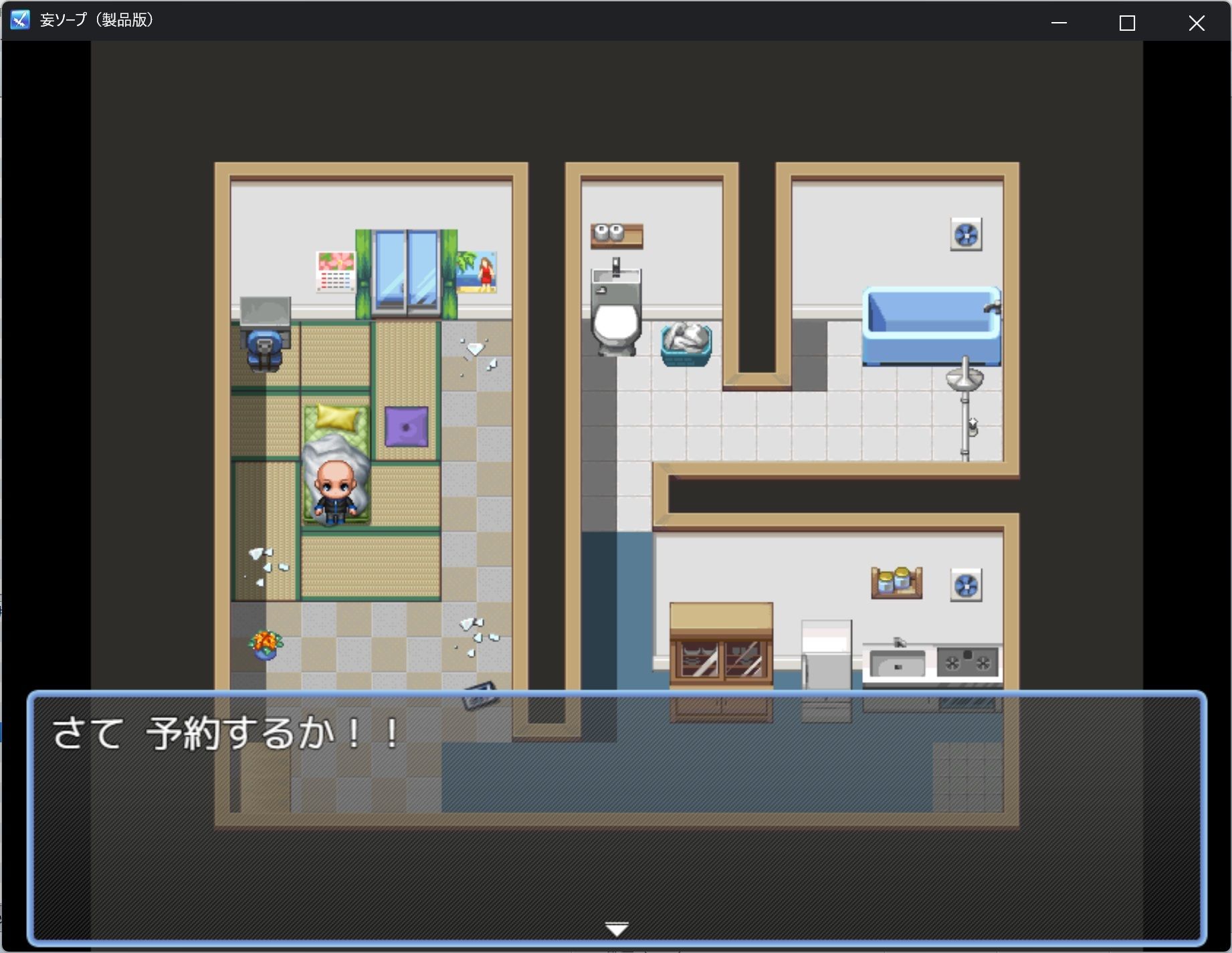This screenshot has width=1232, height=953.
Task: Select the toilet in the bathroom
Action: (x=616, y=321)
